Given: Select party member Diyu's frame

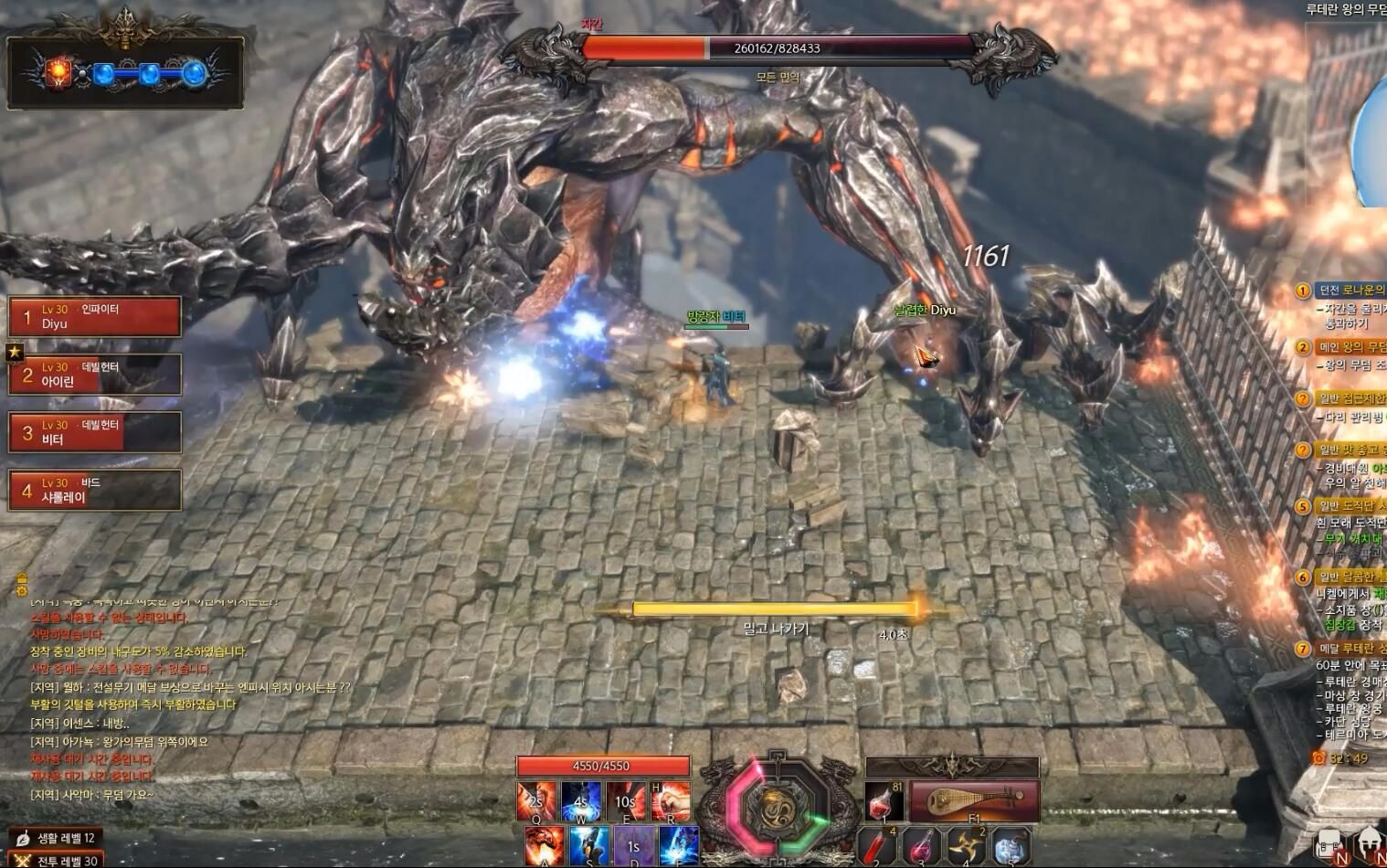Looking at the screenshot, I should tap(95, 317).
